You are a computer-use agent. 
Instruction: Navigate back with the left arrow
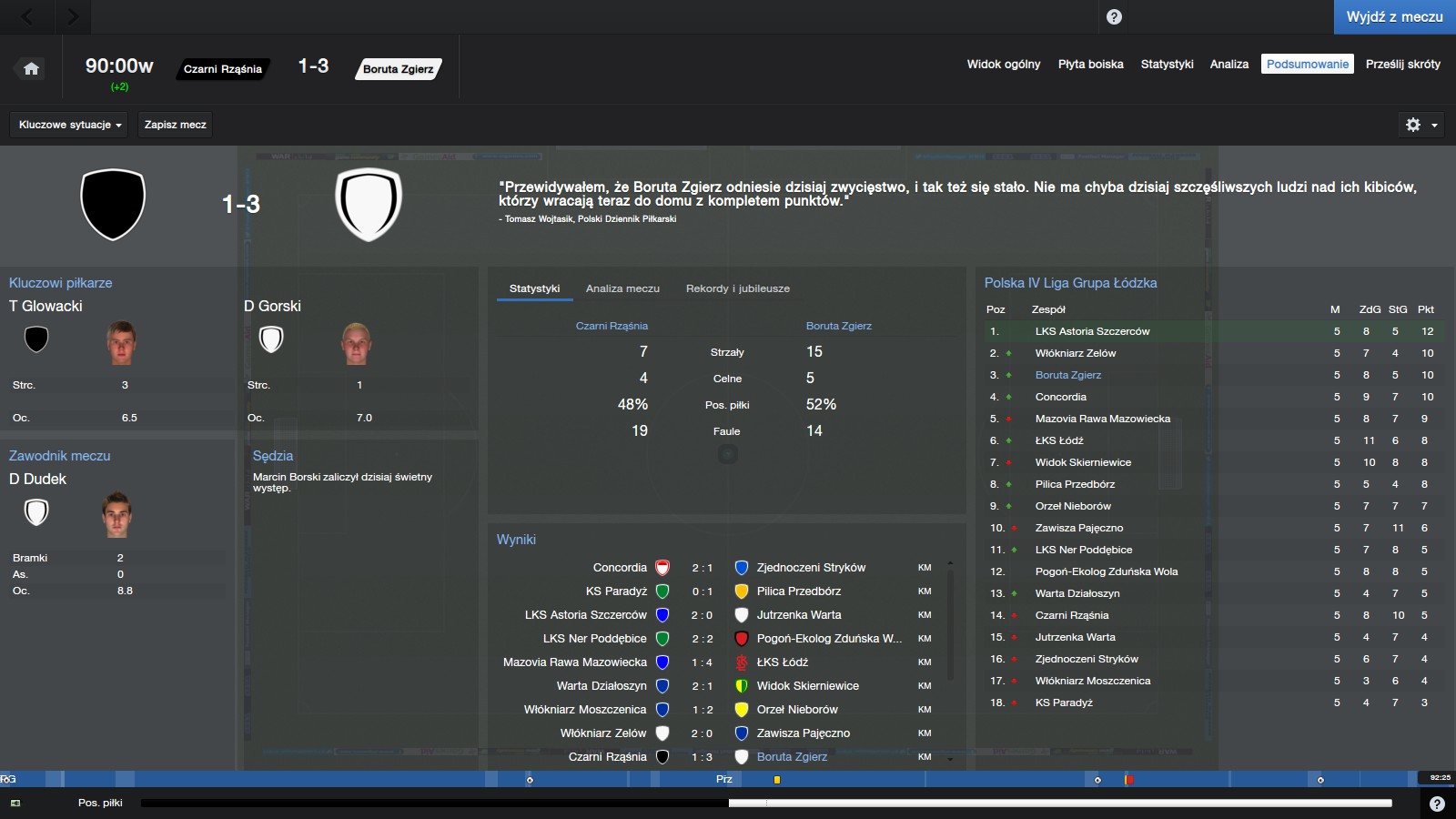27,16
